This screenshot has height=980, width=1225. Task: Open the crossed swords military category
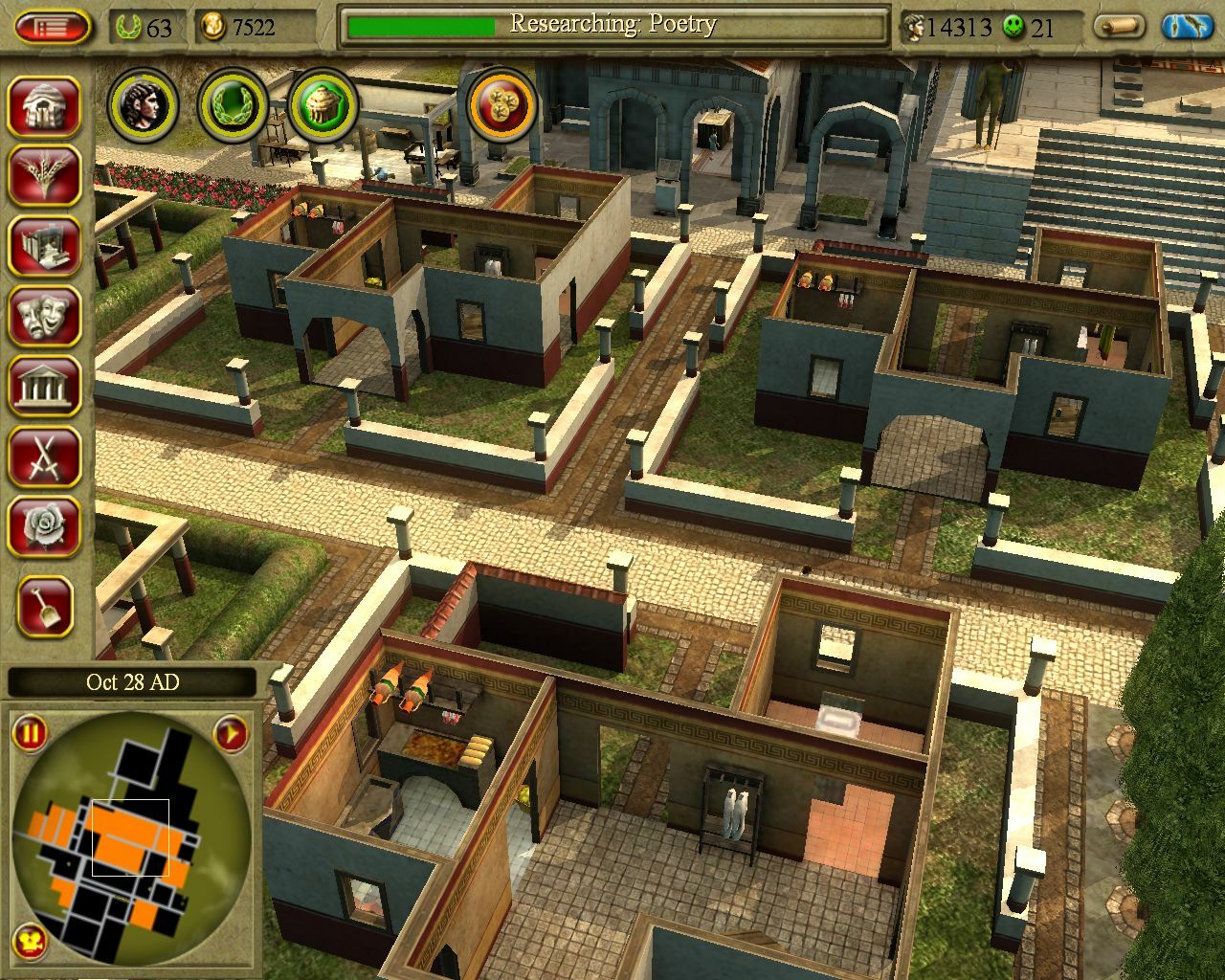tap(44, 456)
